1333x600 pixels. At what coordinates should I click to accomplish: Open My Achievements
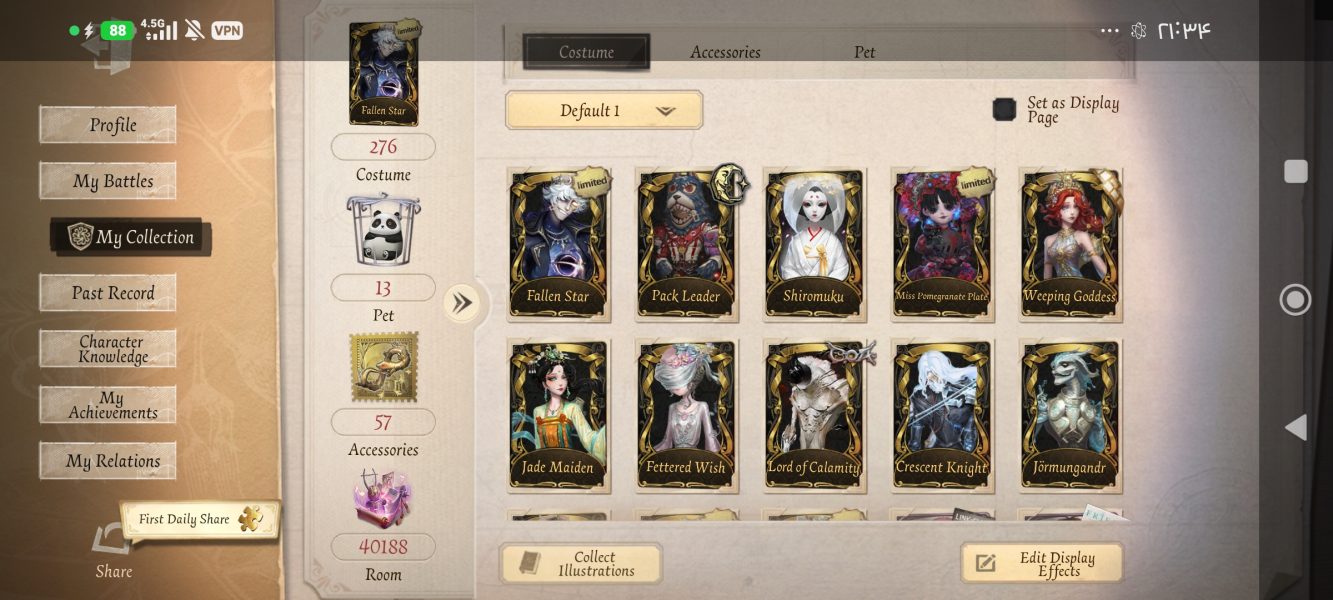[x=108, y=405]
